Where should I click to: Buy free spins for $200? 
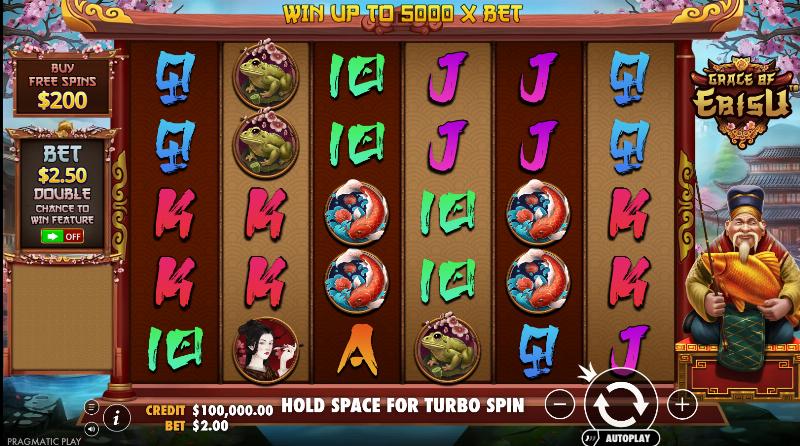coord(60,82)
